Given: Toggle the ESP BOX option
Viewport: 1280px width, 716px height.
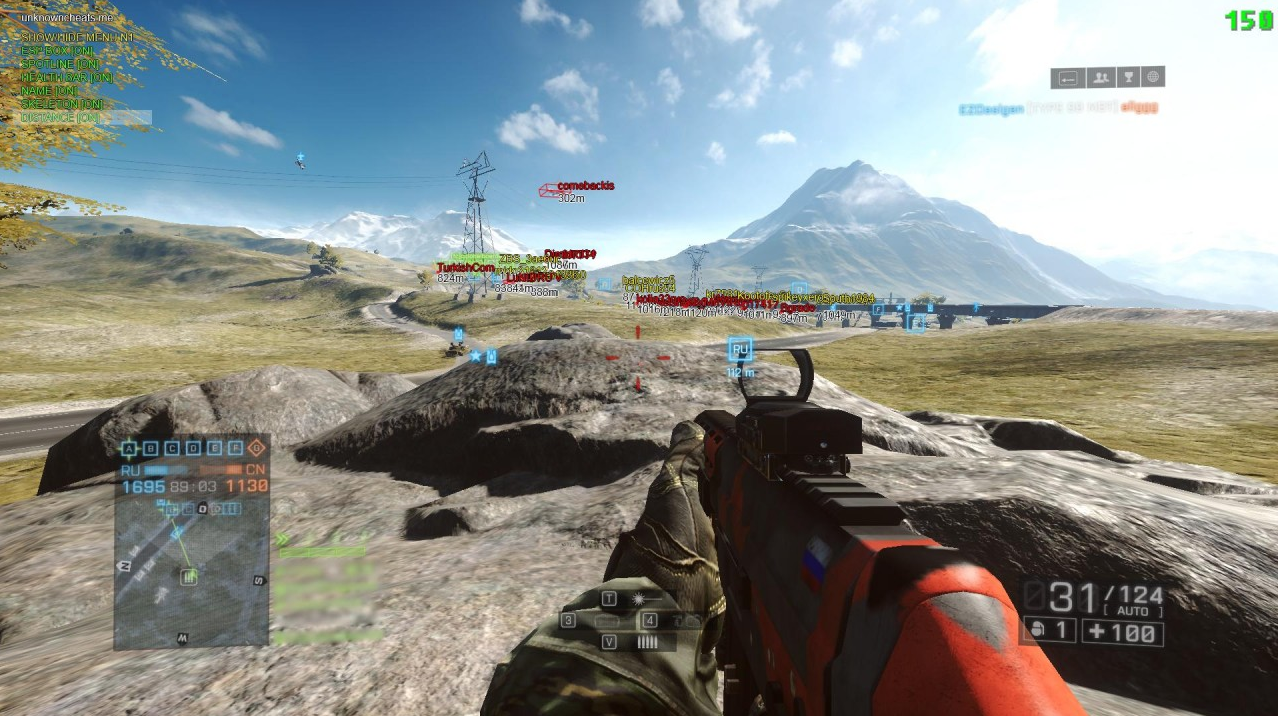Looking at the screenshot, I should click(x=58, y=51).
